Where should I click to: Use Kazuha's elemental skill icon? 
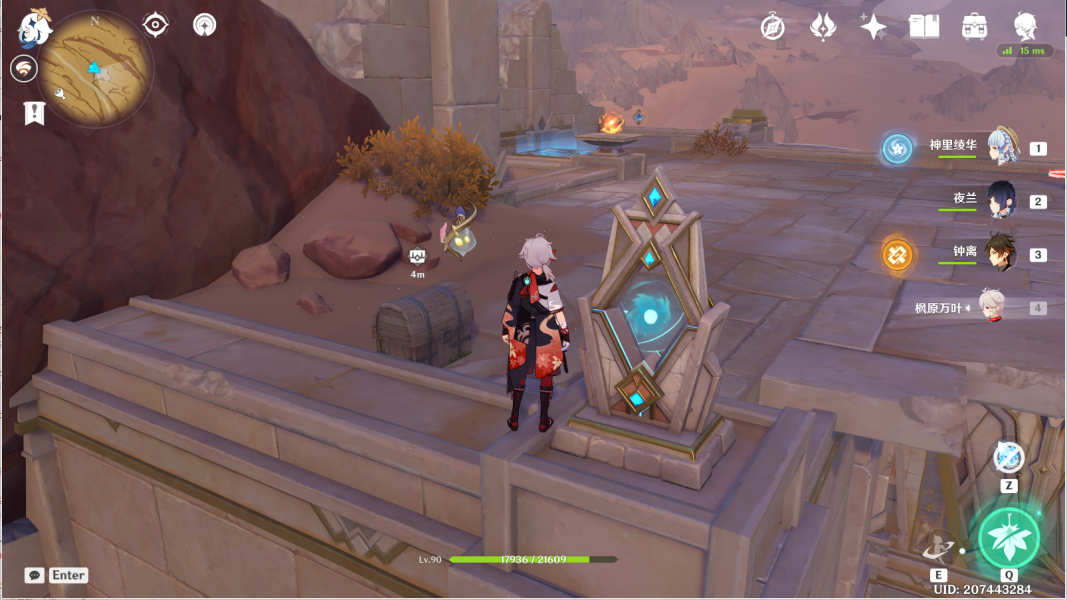pyautogui.click(x=938, y=548)
